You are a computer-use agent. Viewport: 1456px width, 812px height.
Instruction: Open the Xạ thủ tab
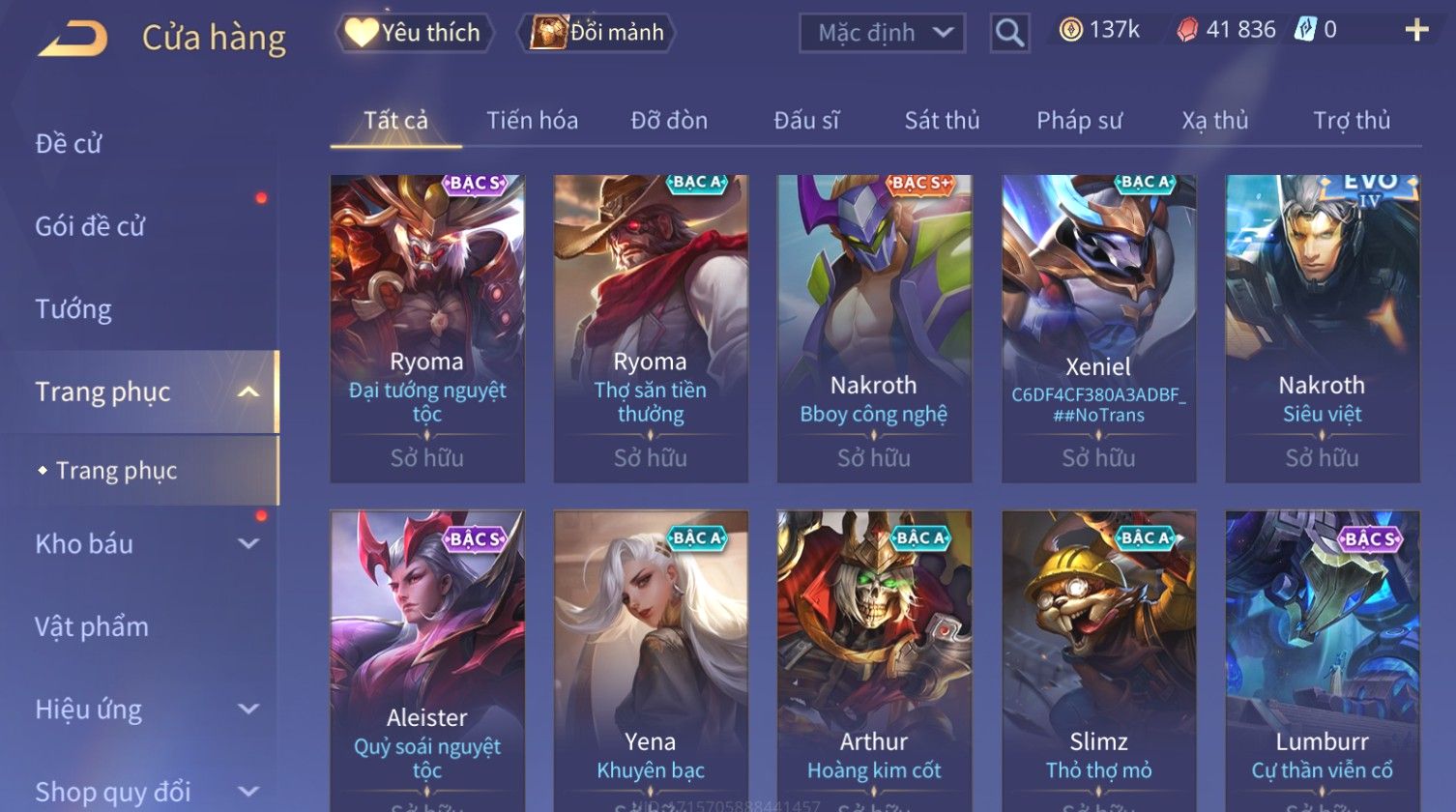tap(1214, 121)
